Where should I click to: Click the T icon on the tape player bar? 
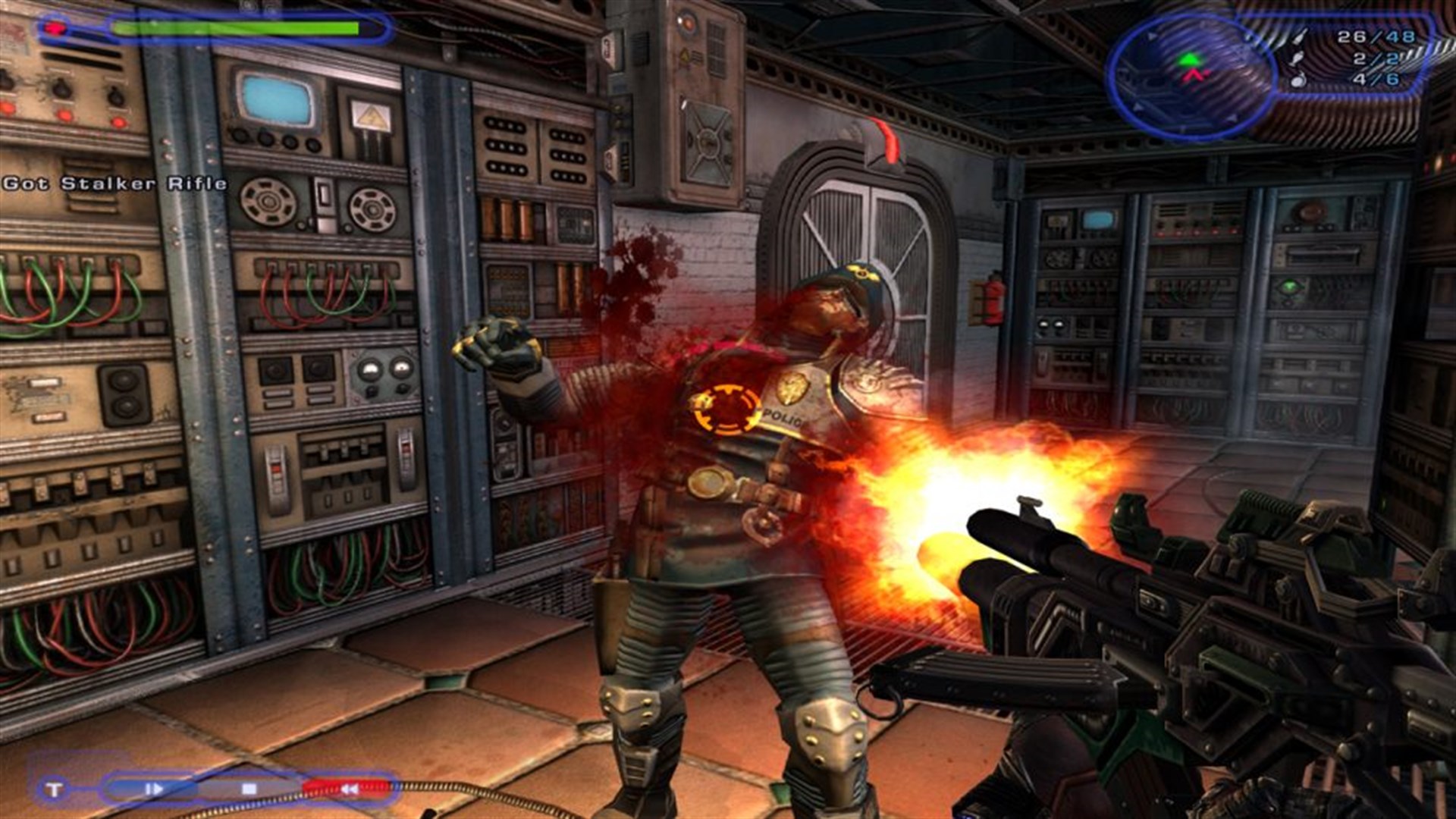53,789
